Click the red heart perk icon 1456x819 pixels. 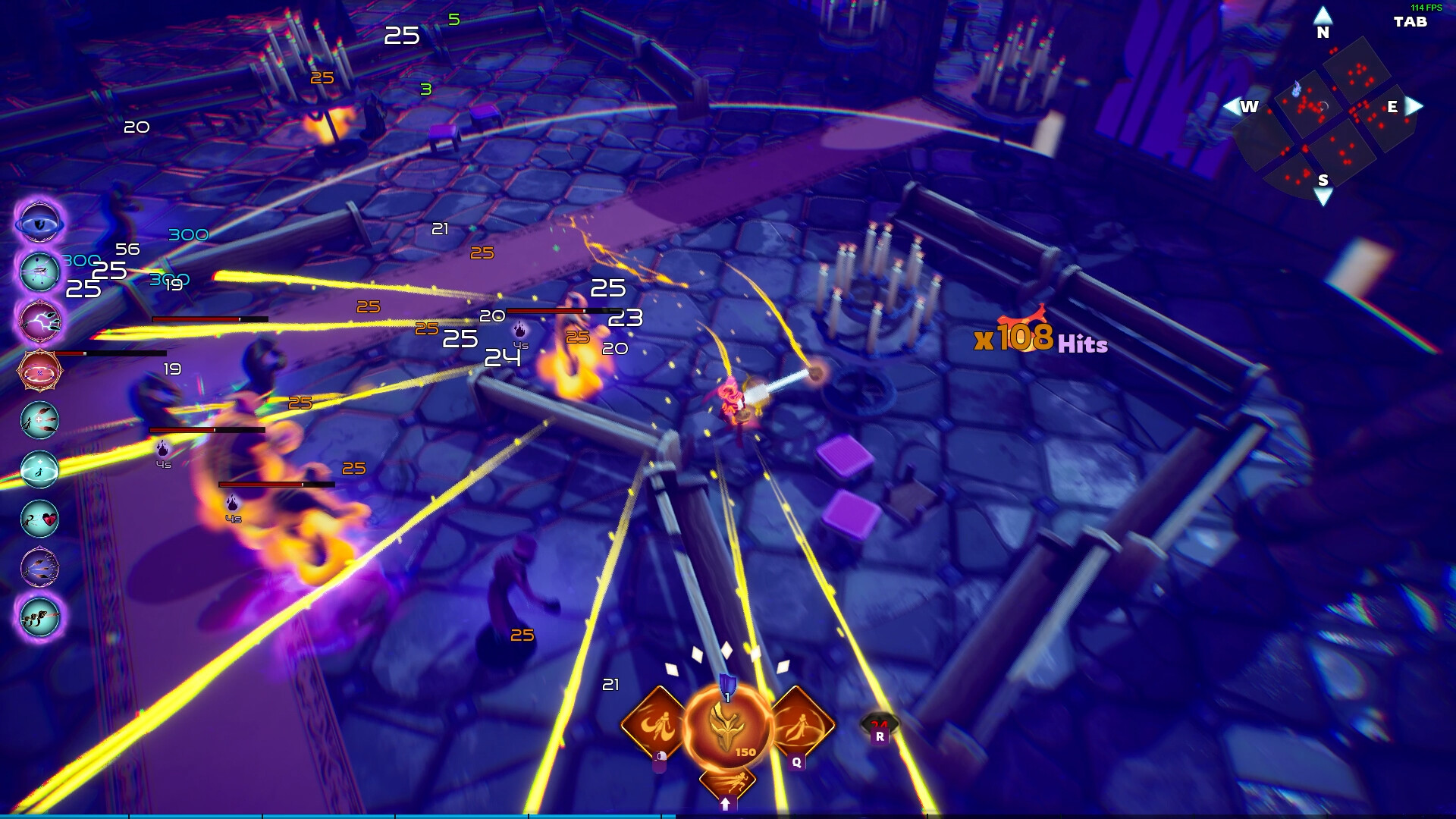tap(39, 519)
